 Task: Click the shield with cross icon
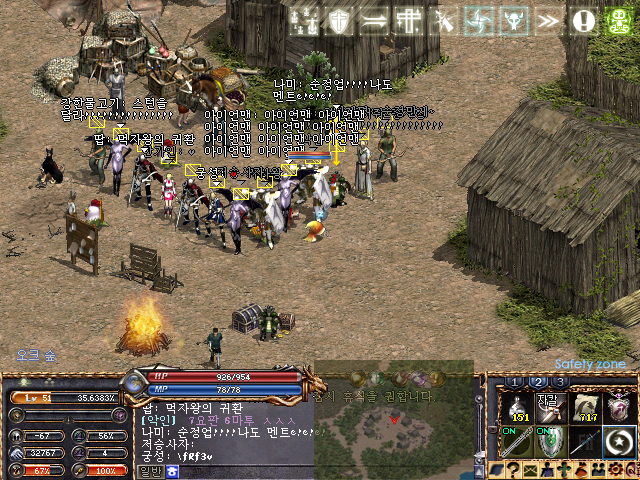(339, 20)
